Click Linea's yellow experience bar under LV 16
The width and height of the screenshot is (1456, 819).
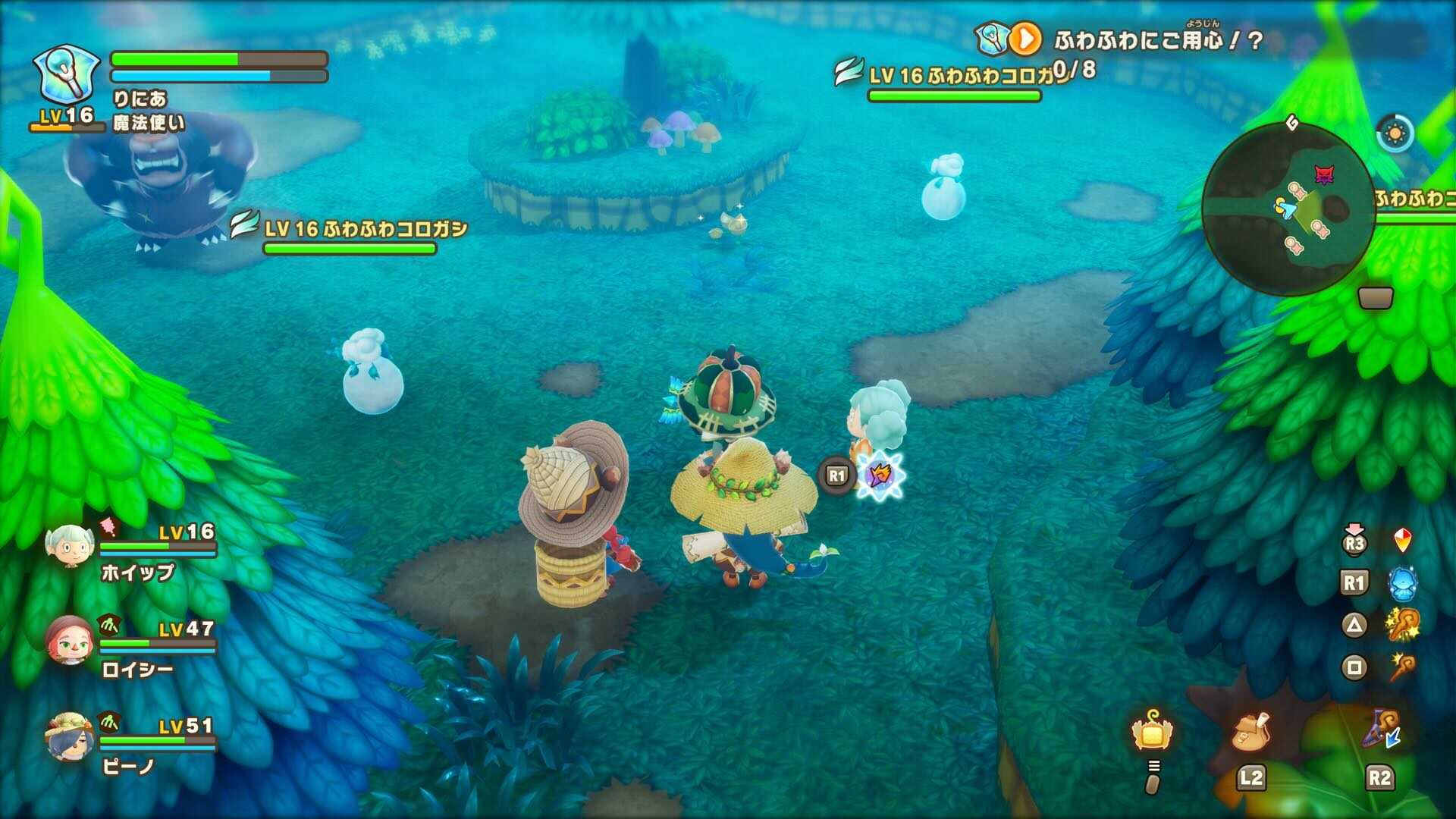[x=67, y=129]
